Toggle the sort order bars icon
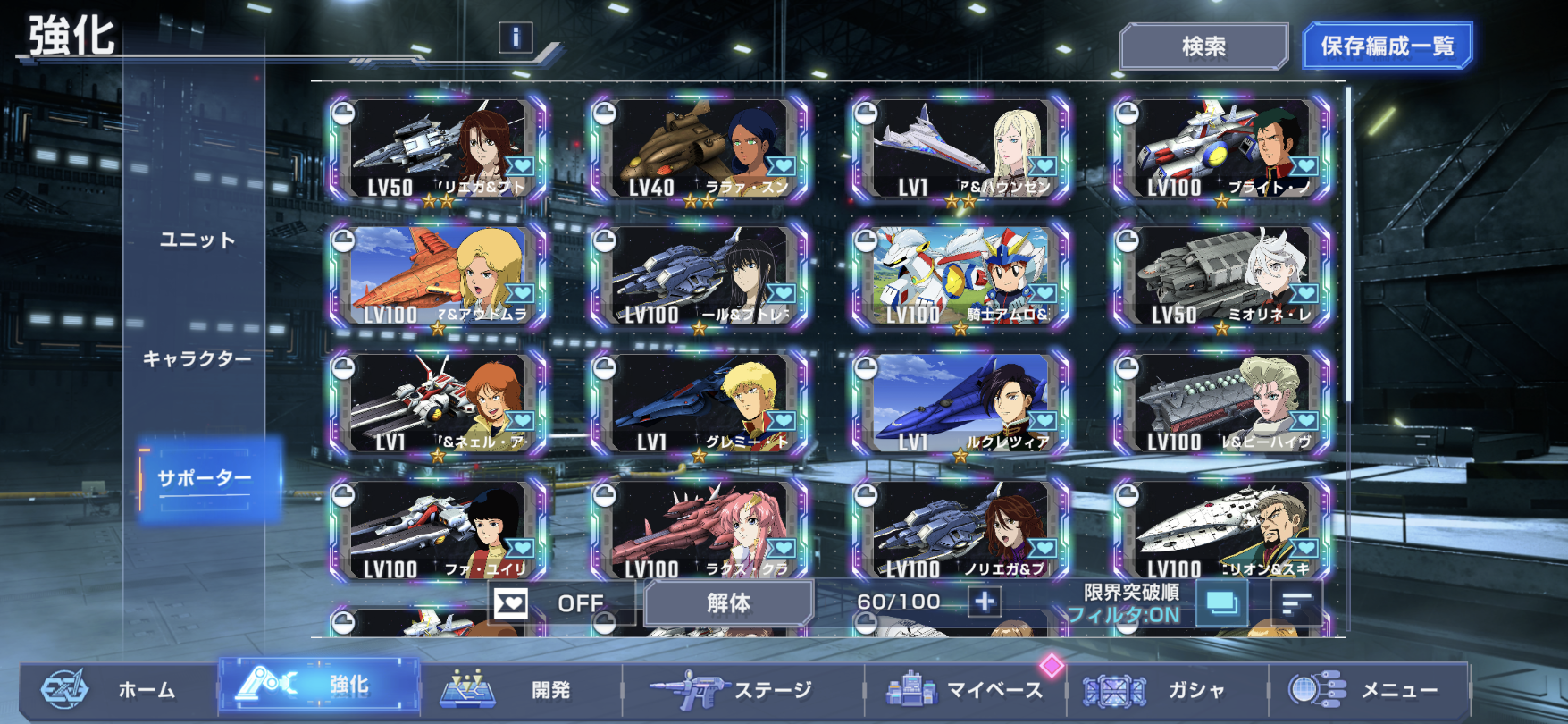The image size is (1568, 724). click(1295, 603)
